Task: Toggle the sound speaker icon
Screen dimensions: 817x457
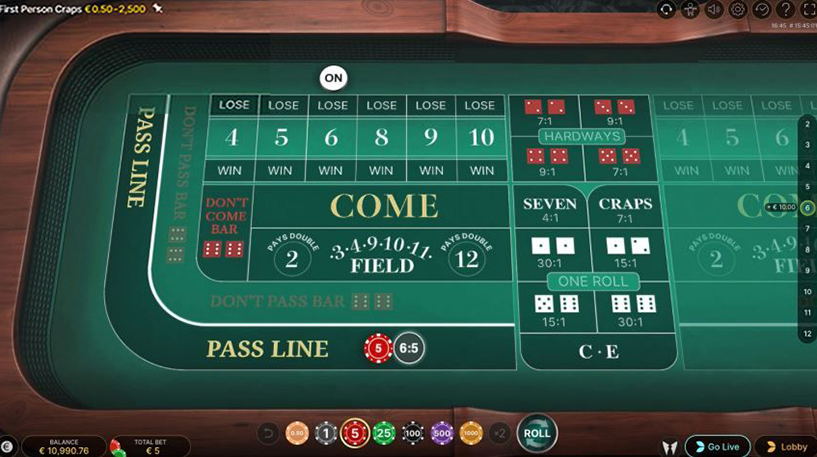Action: 714,9
